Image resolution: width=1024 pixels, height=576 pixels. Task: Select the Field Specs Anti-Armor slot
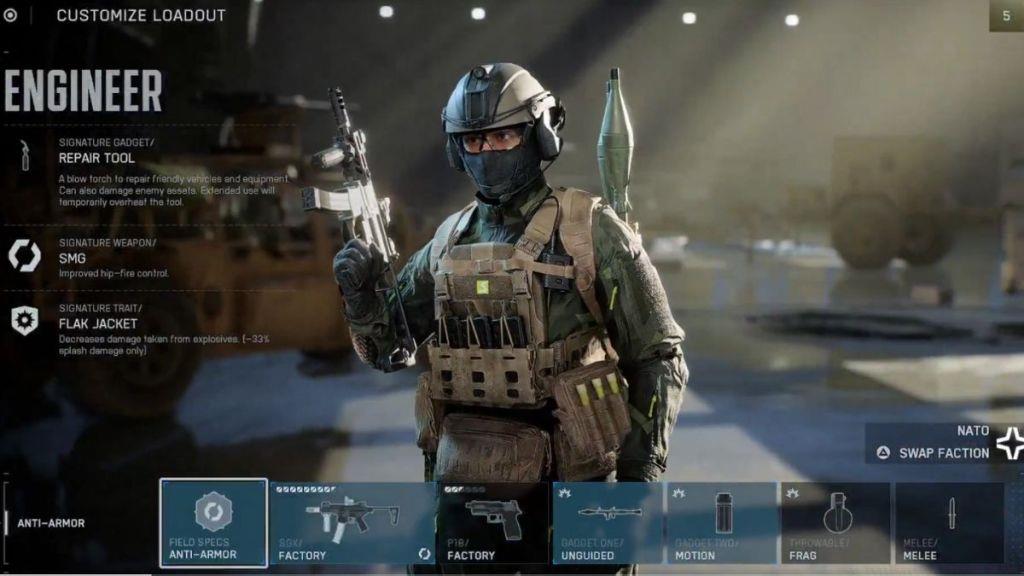point(213,522)
